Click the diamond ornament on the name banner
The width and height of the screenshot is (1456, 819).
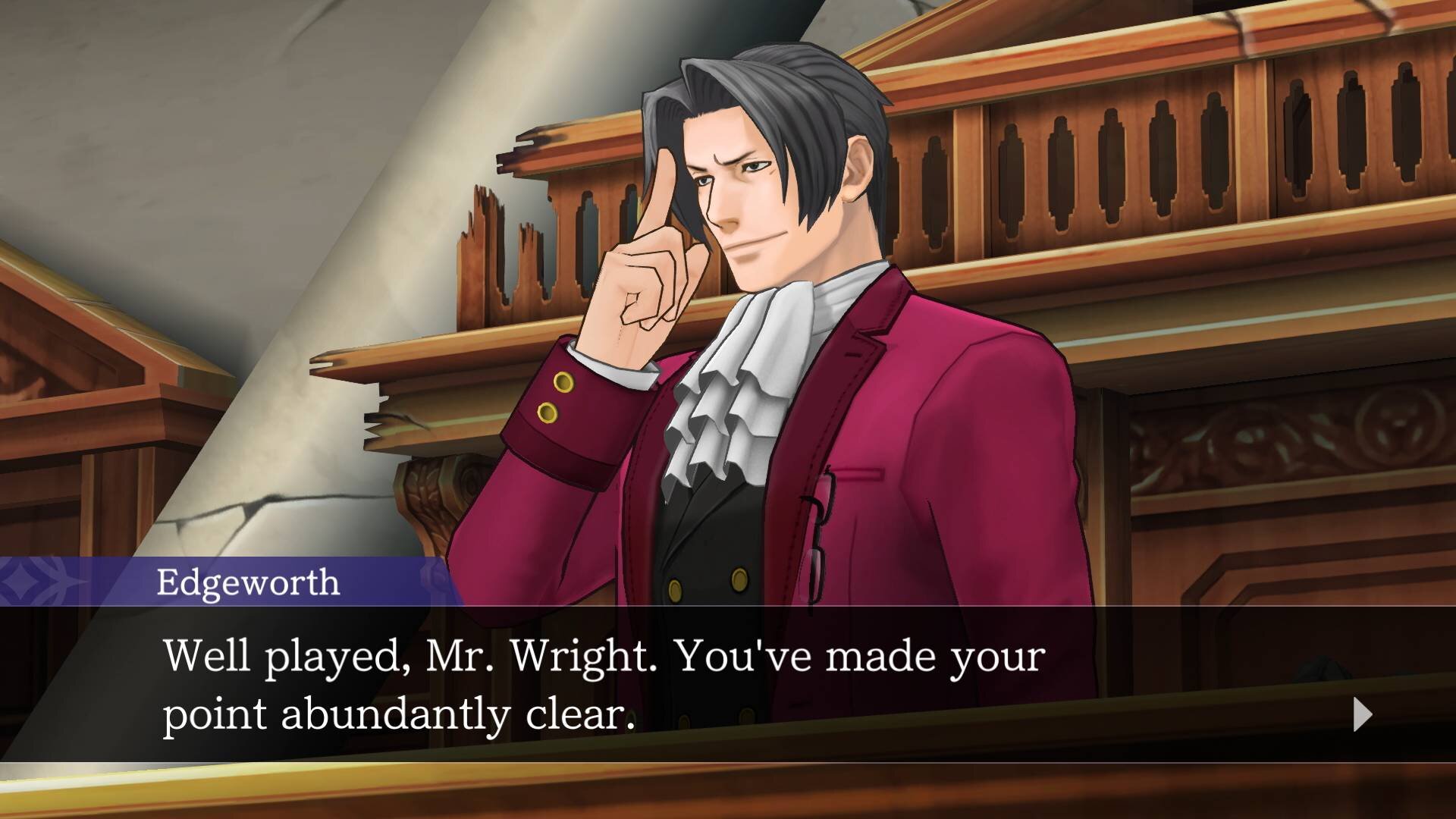point(23,582)
